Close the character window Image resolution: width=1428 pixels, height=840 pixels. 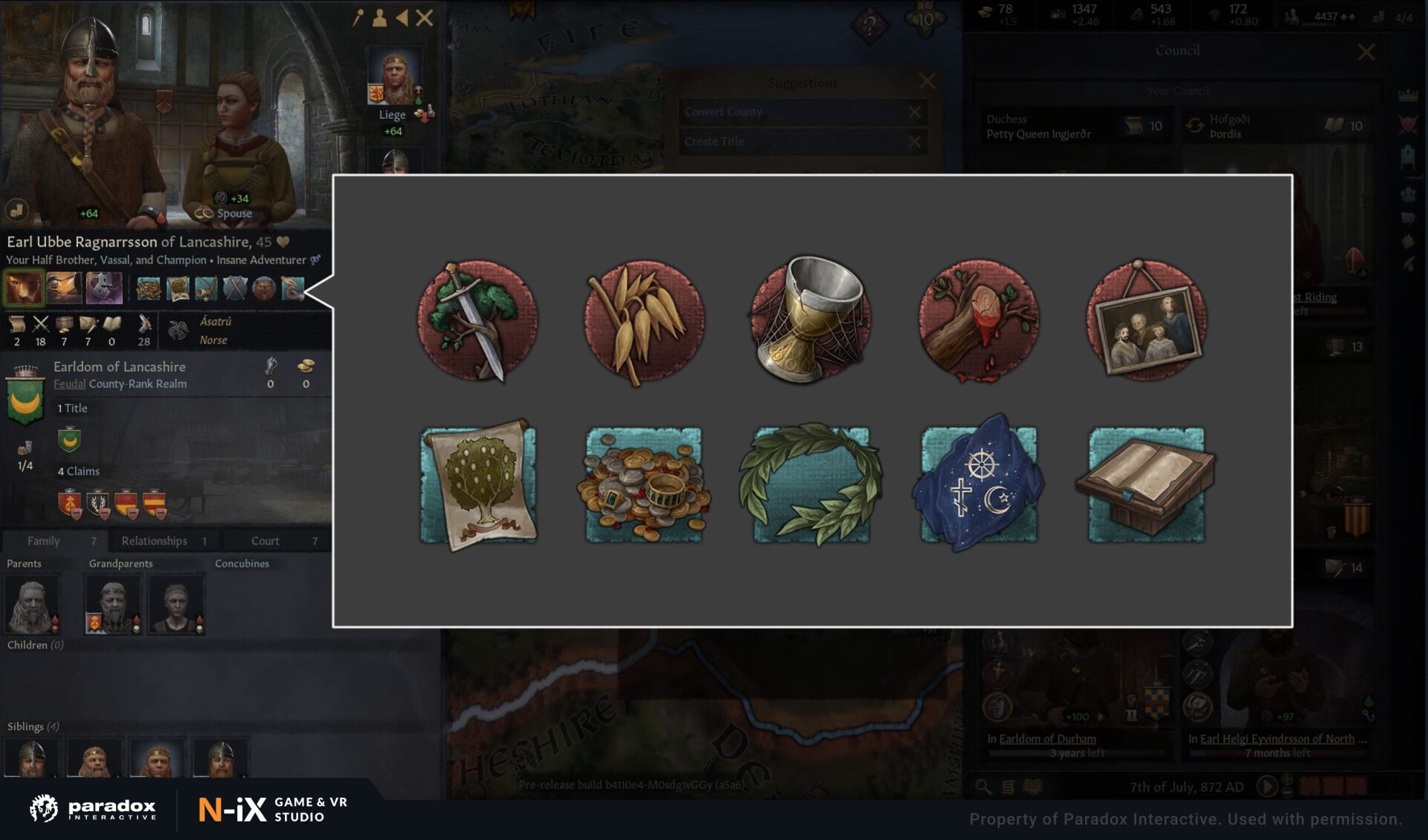coord(425,18)
